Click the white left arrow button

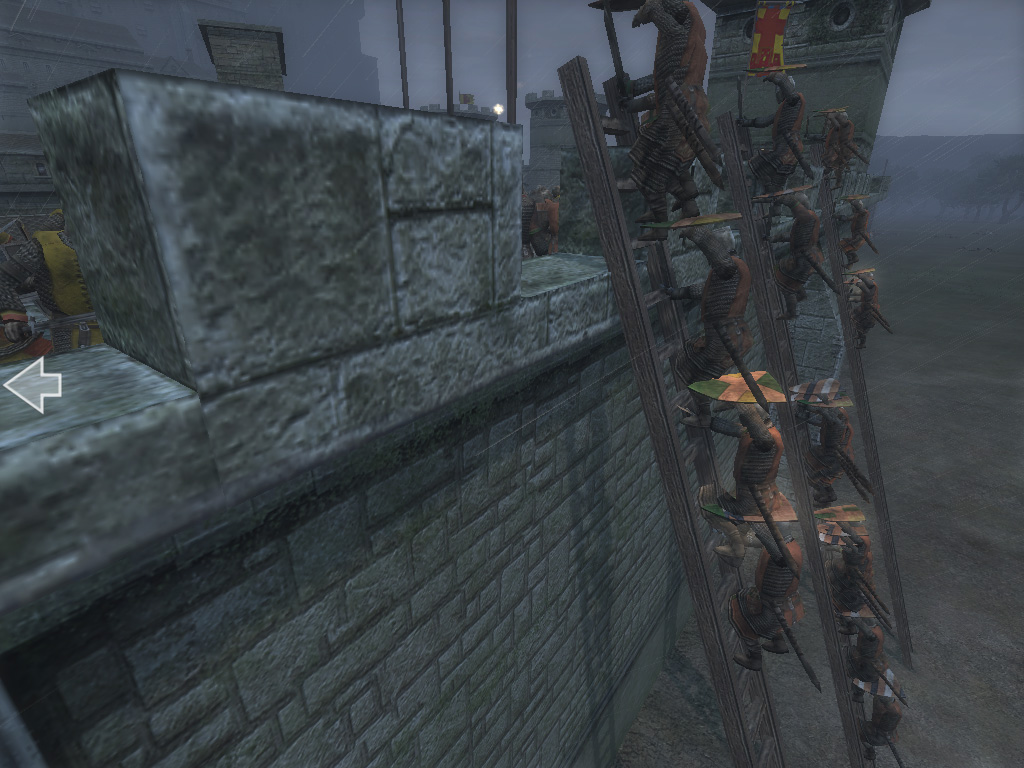(33, 386)
